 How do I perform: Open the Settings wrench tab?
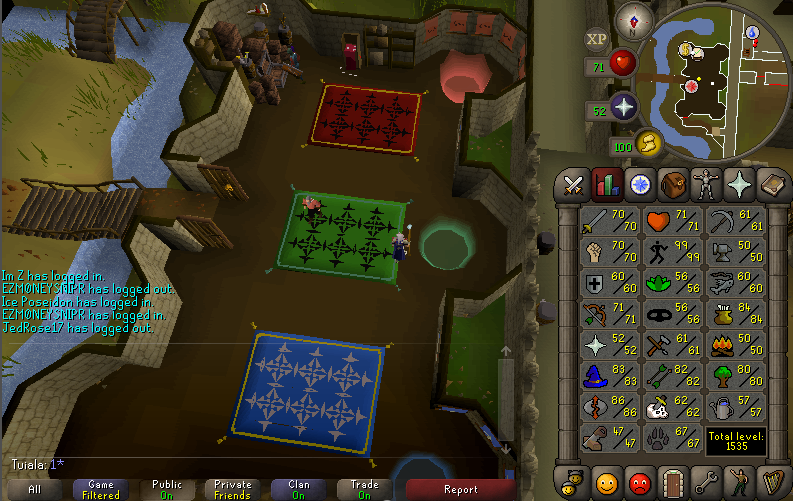pos(707,481)
